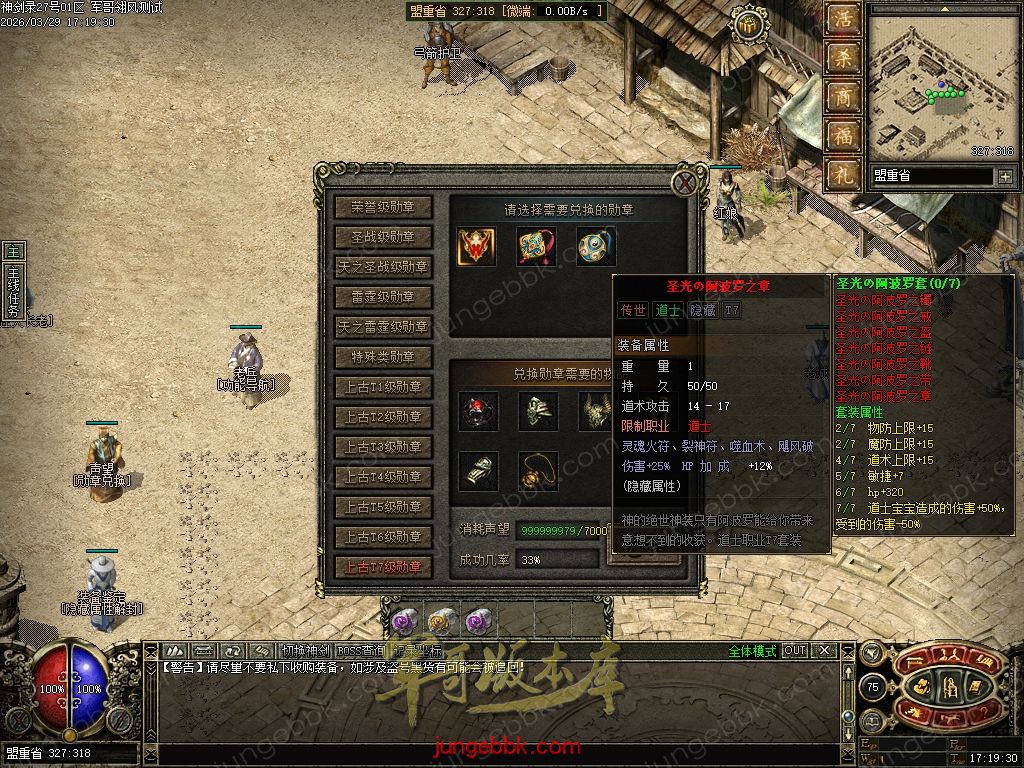Click the 切换神剑 chat bar button
1024x768 pixels.
click(306, 651)
